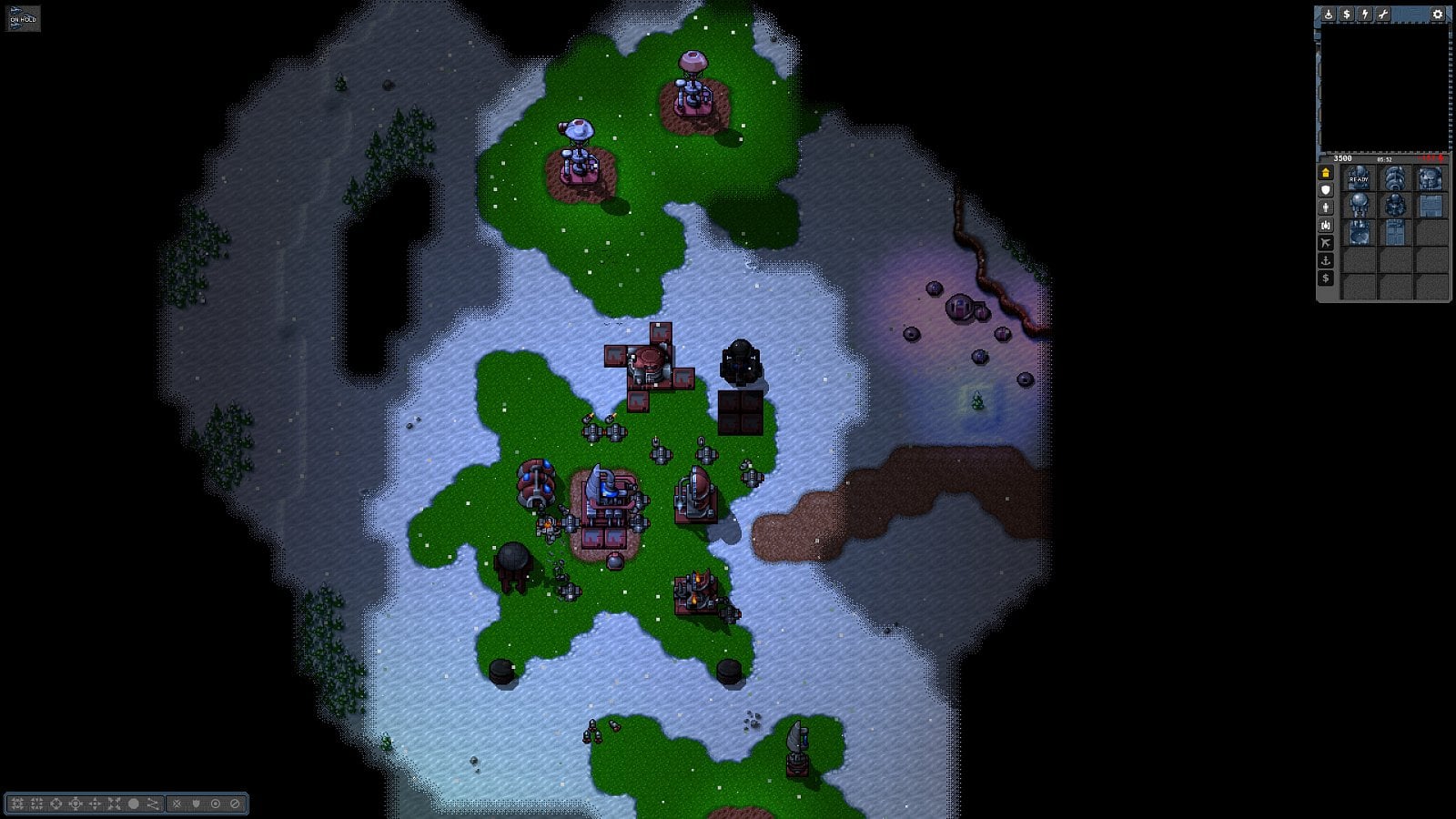
Task: Select the flat wall build icon
Action: click(x=1431, y=206)
